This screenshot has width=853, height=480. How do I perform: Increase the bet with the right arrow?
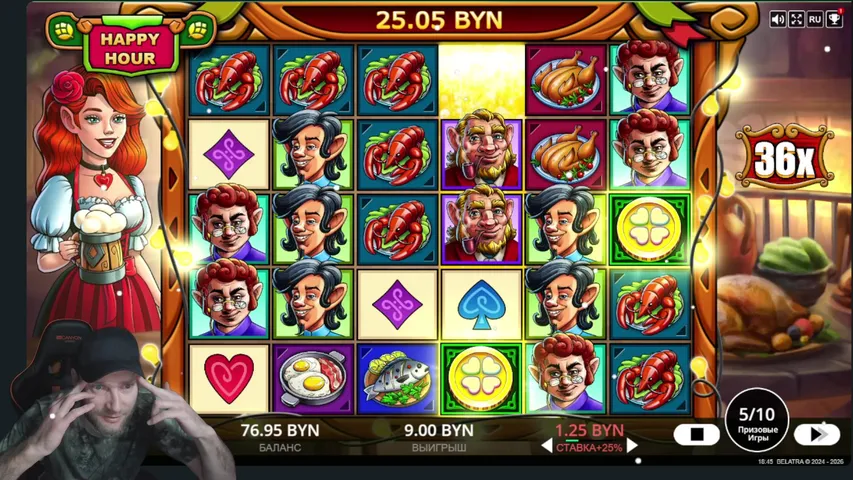(632, 447)
